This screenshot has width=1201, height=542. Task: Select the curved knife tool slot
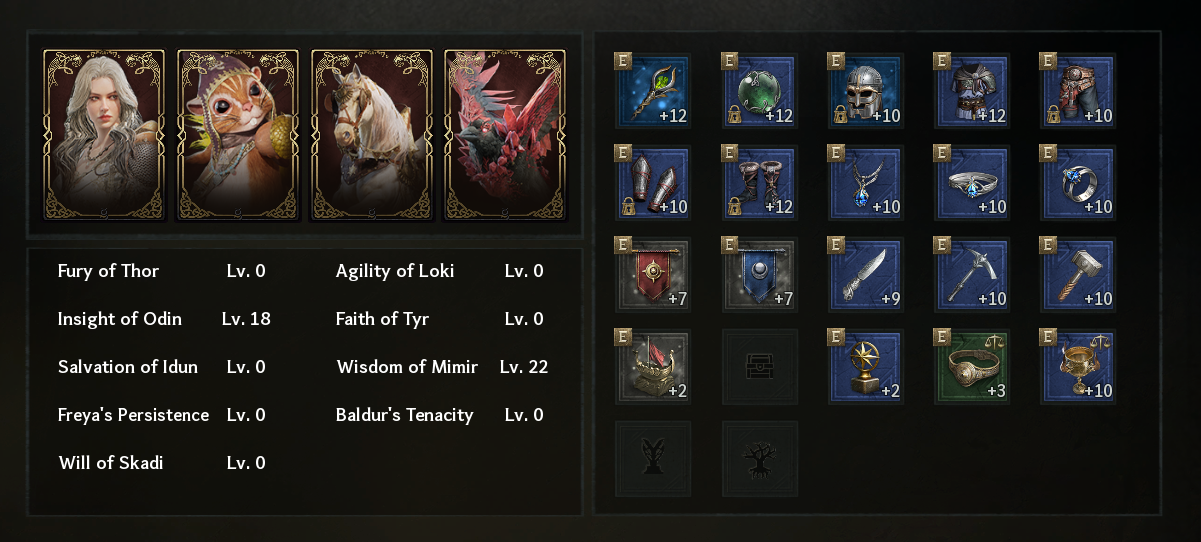click(x=867, y=276)
